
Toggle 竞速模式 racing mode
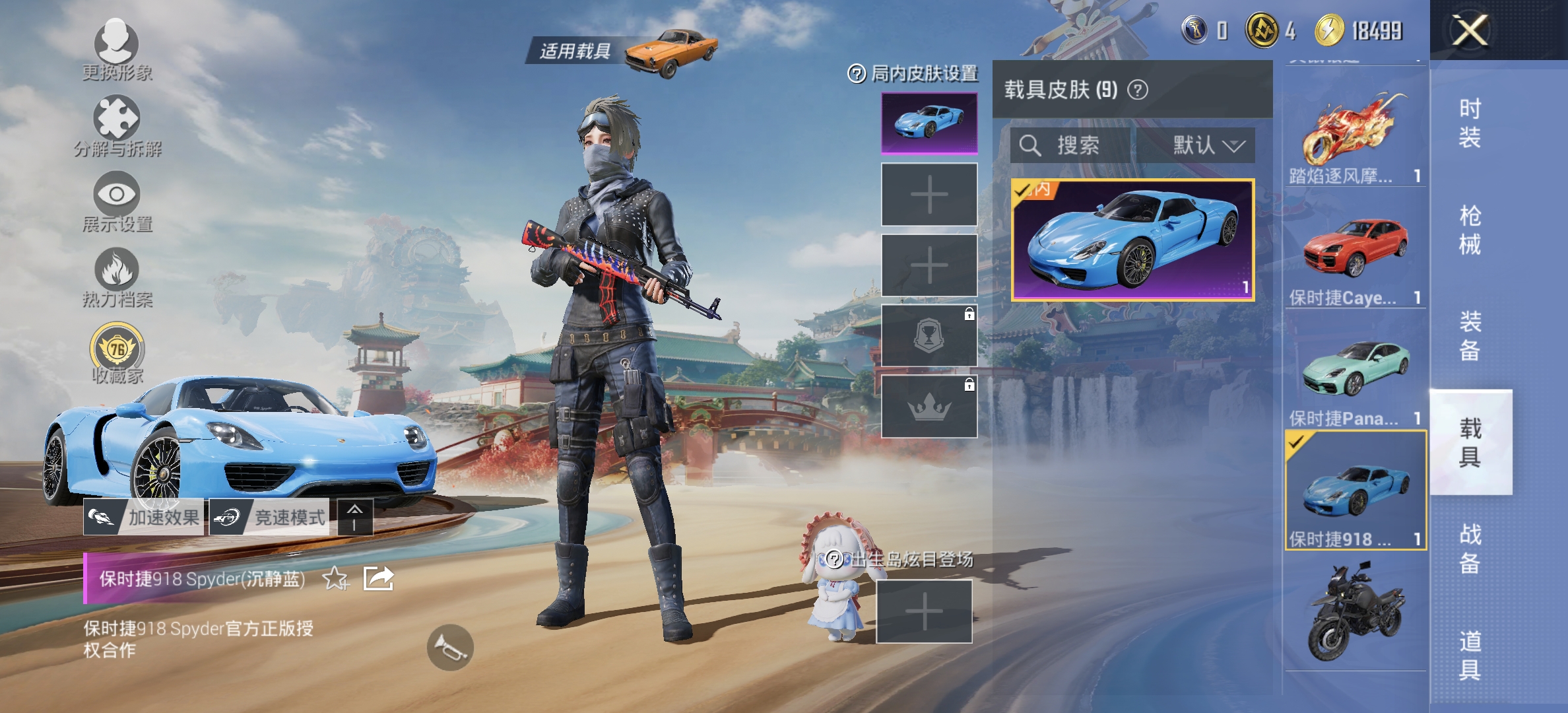[x=271, y=517]
